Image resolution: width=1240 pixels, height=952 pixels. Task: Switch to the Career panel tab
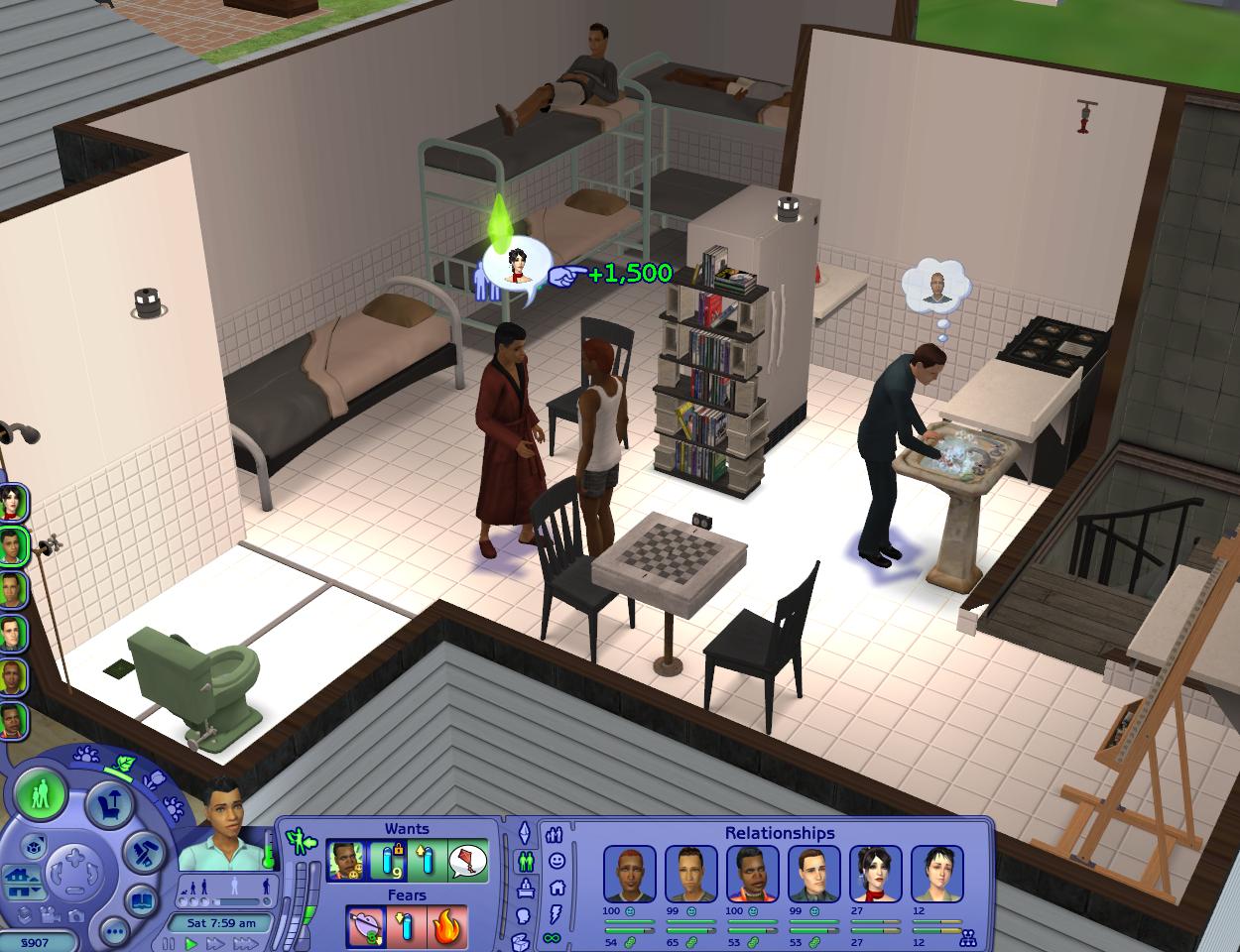coord(527,889)
